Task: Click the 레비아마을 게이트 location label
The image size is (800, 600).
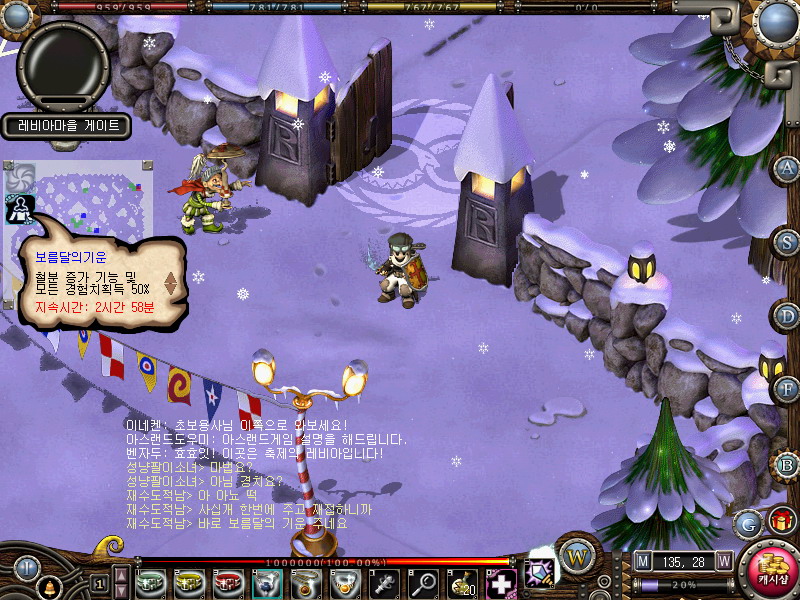Action: tap(68, 125)
